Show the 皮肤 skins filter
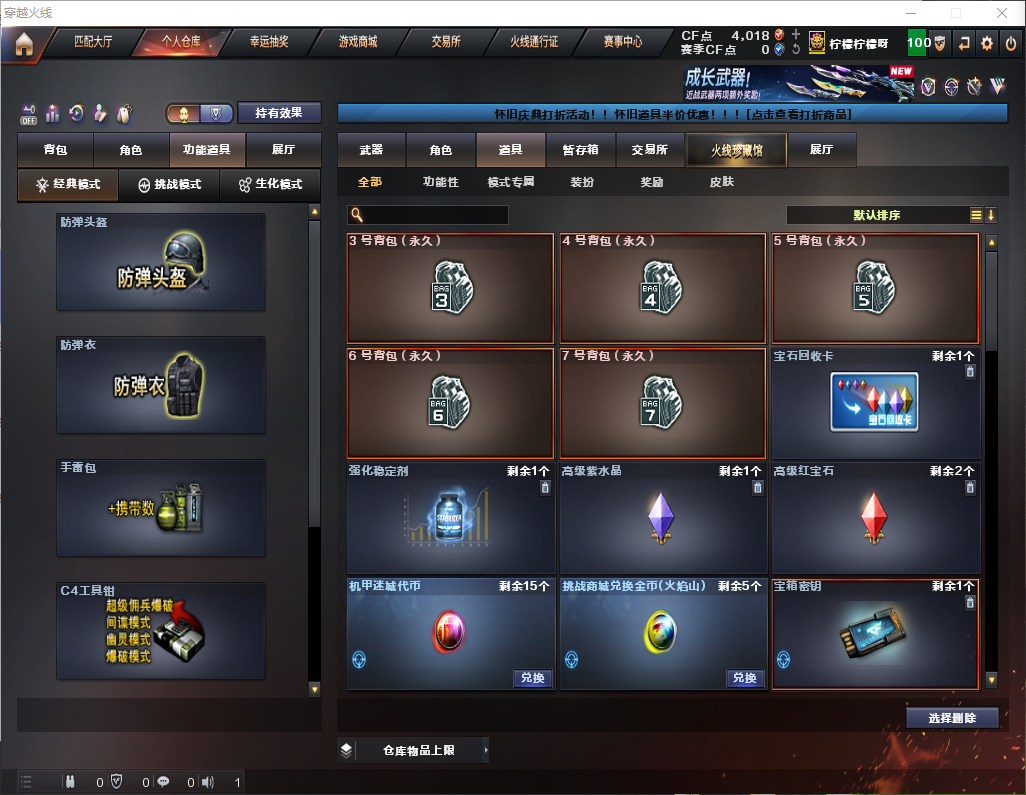The image size is (1026, 795). coord(721,182)
